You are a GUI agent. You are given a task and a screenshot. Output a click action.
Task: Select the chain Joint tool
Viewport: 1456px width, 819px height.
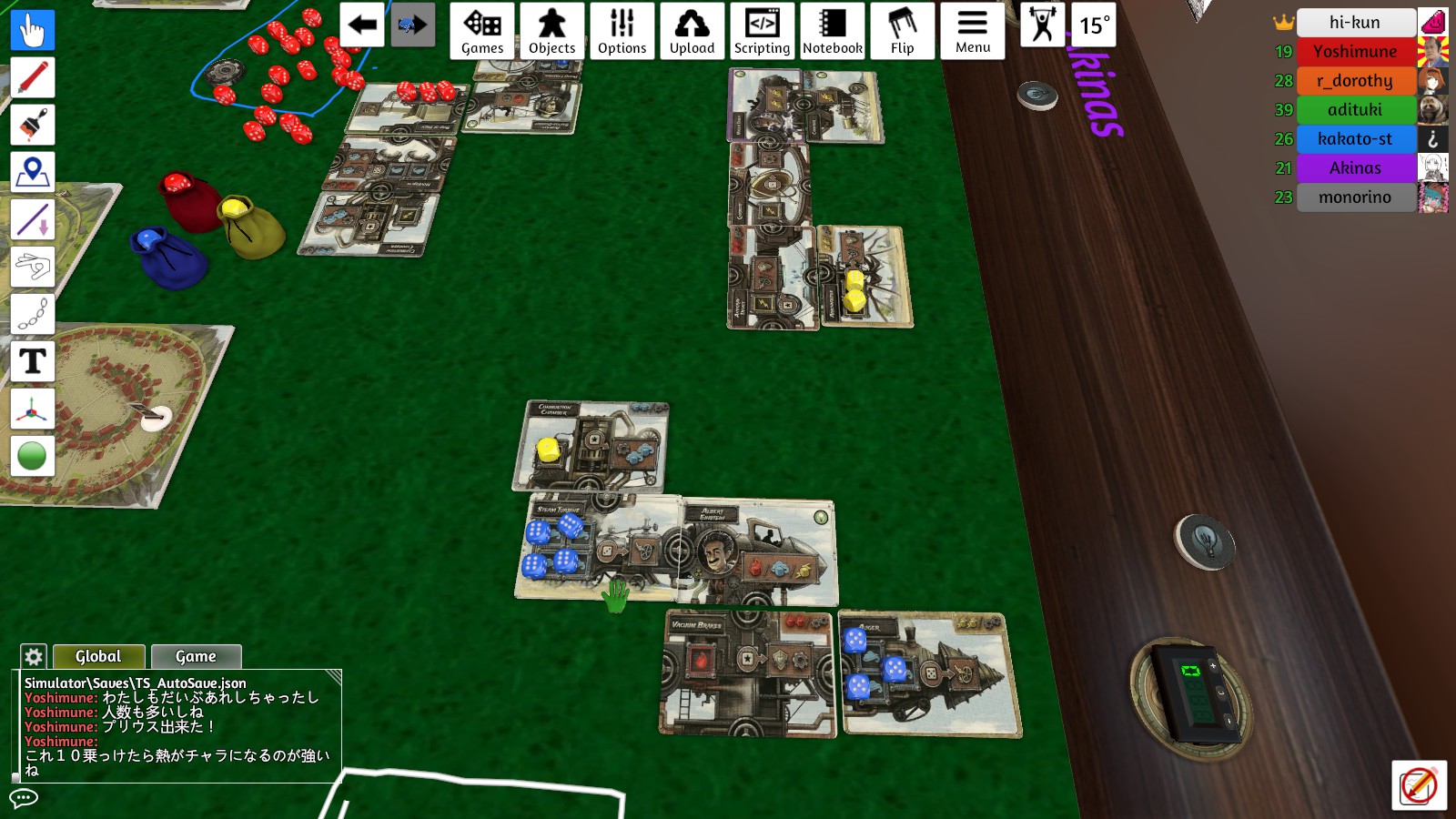[x=32, y=314]
